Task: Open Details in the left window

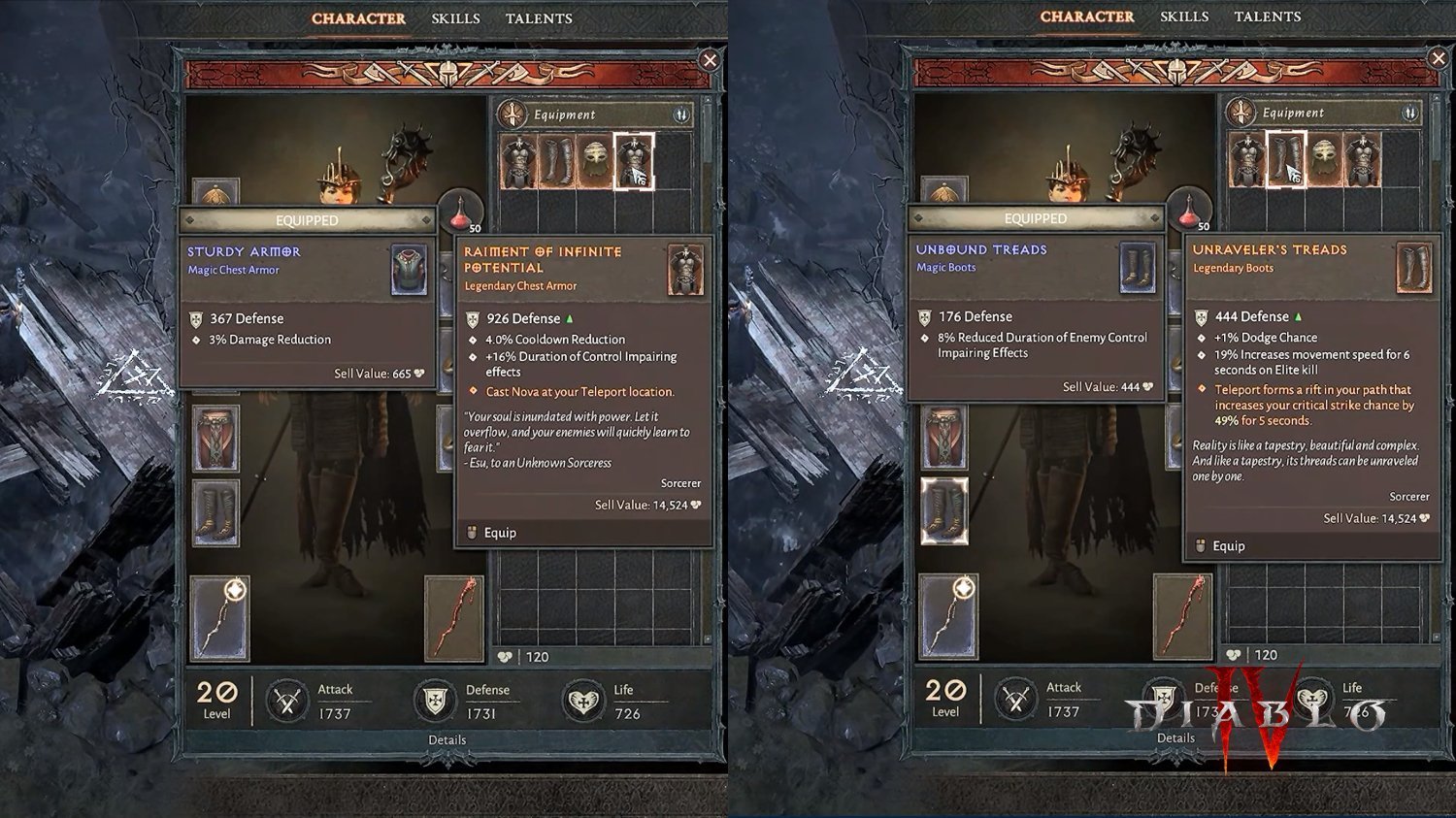Action: click(x=447, y=739)
